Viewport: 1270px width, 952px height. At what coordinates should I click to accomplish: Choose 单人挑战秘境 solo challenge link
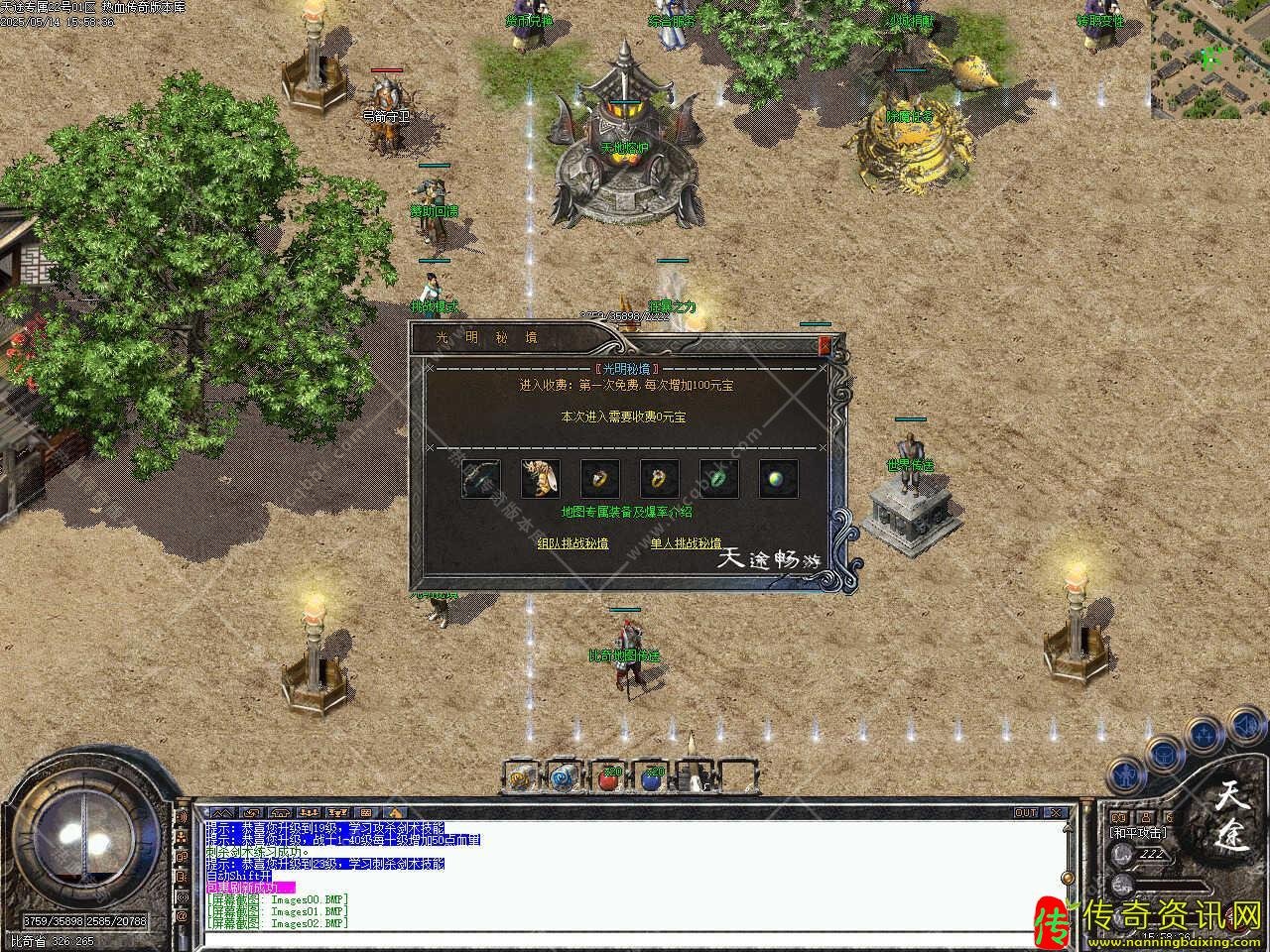point(686,543)
